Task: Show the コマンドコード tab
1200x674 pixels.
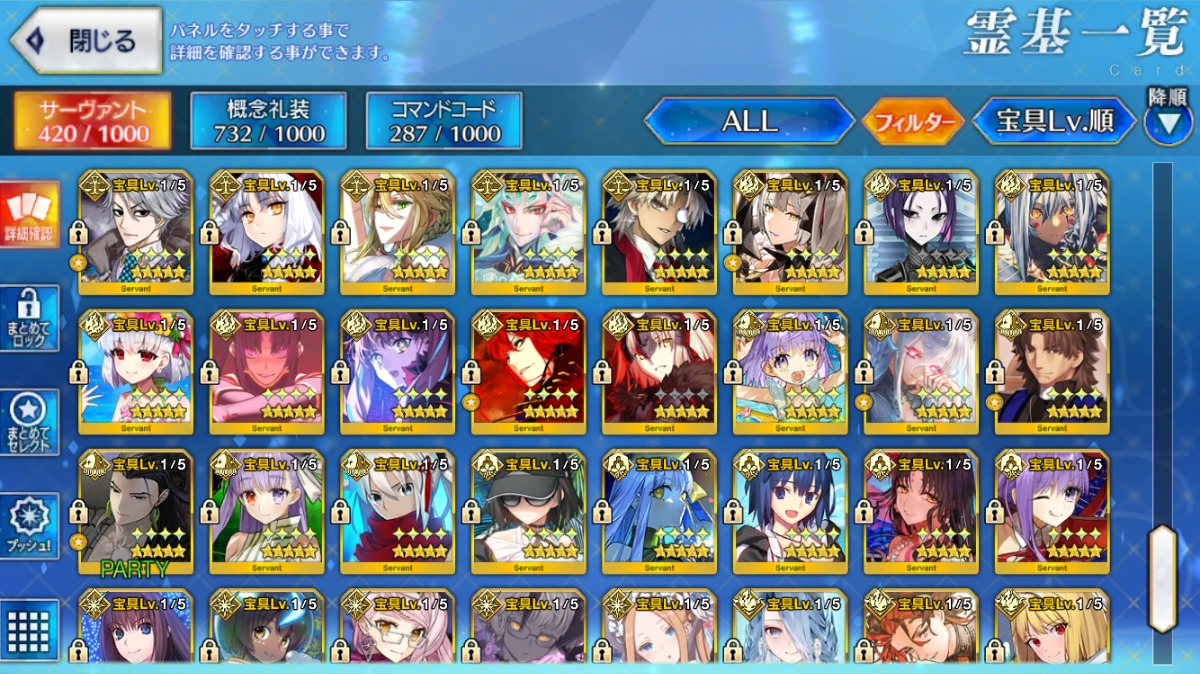Action: tap(444, 121)
